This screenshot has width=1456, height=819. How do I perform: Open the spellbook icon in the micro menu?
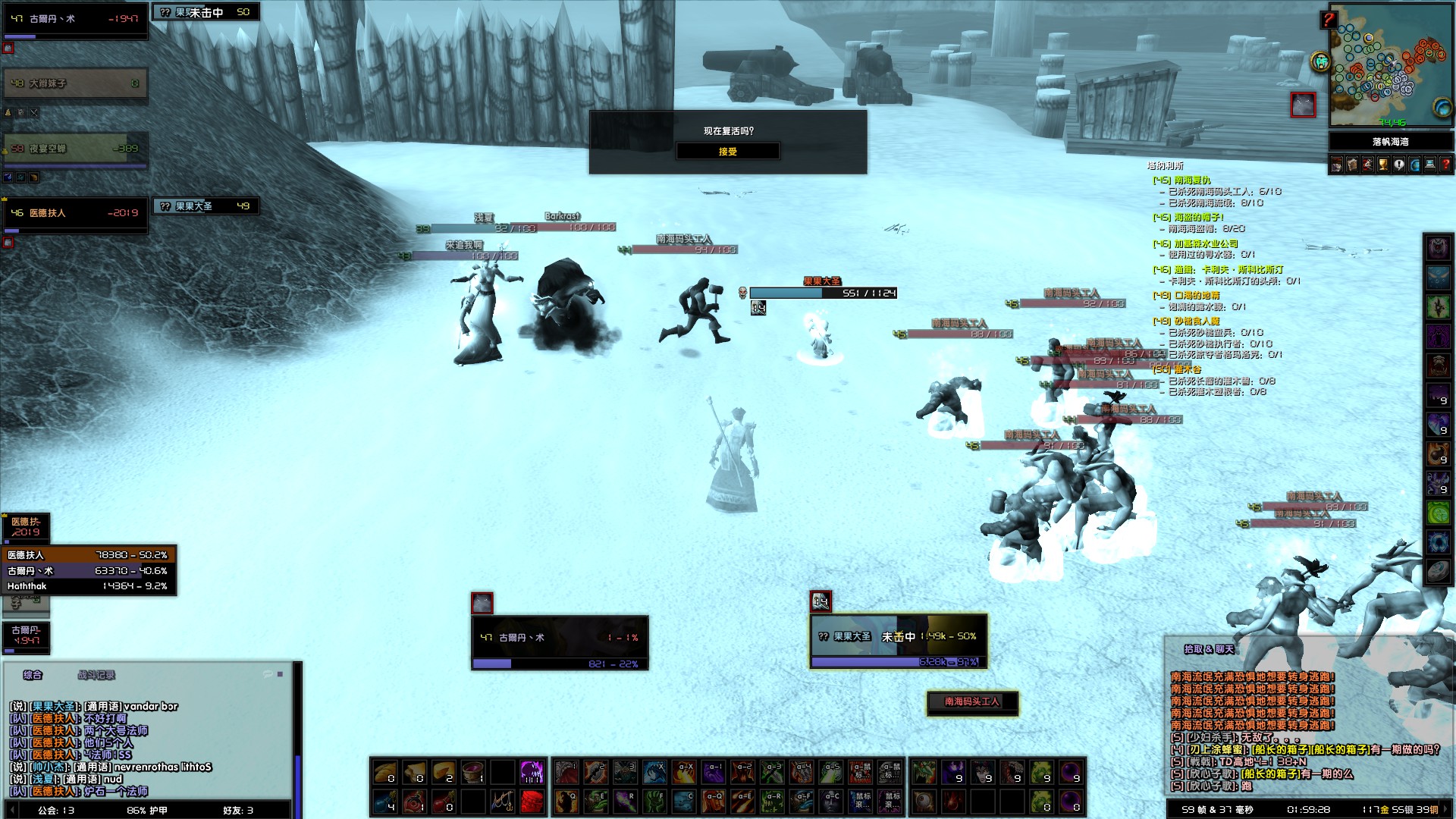click(1351, 165)
